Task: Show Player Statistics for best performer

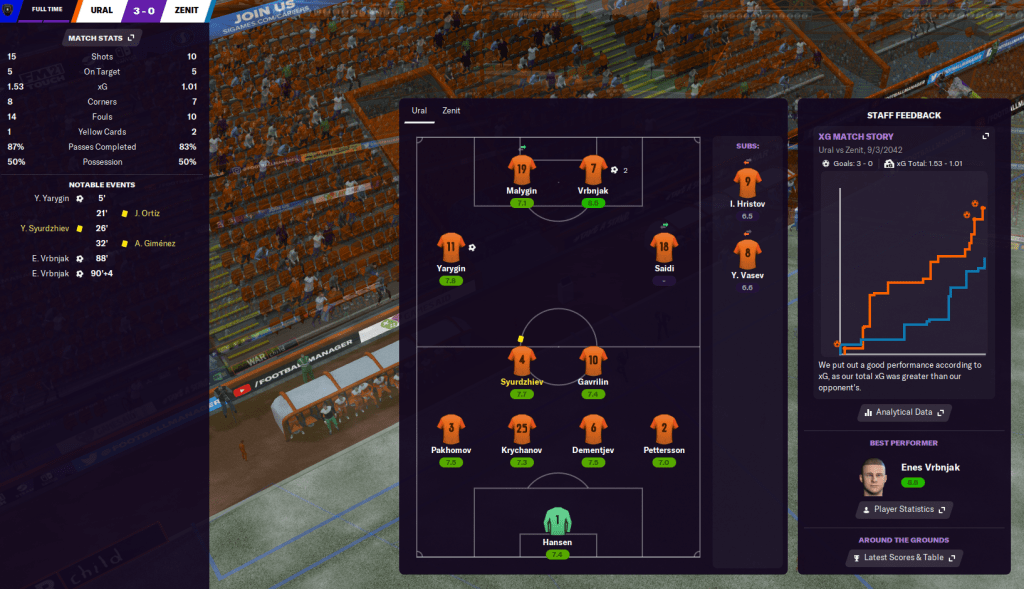Action: (x=903, y=509)
